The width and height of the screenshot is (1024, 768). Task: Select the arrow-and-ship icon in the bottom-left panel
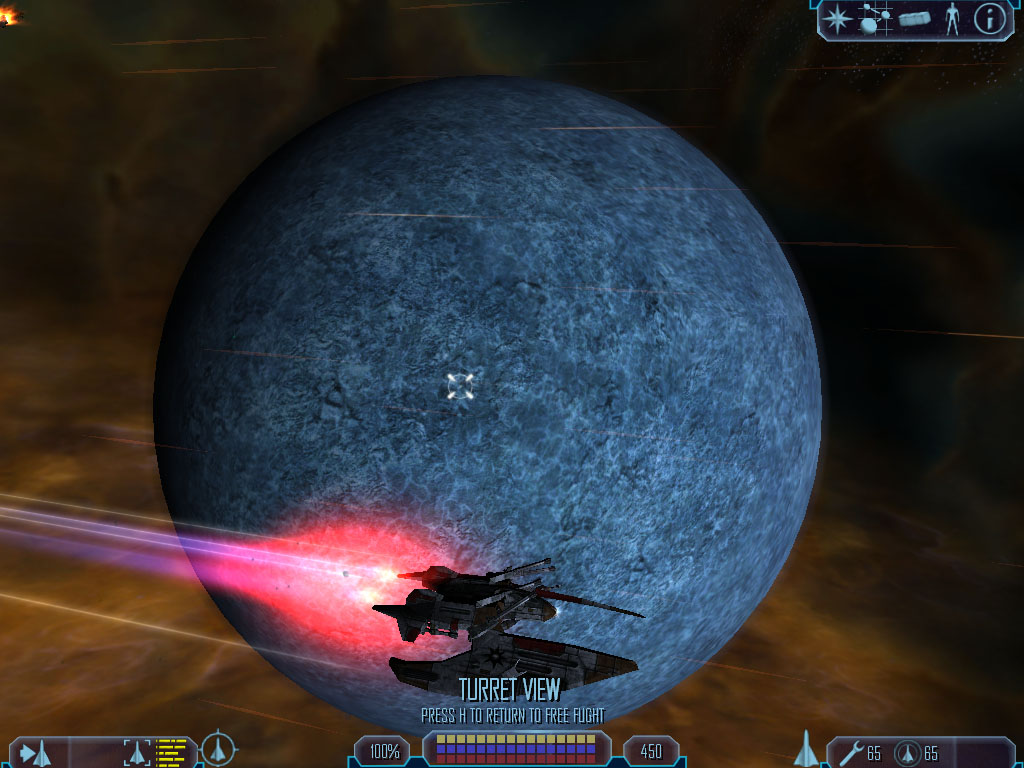[36, 752]
